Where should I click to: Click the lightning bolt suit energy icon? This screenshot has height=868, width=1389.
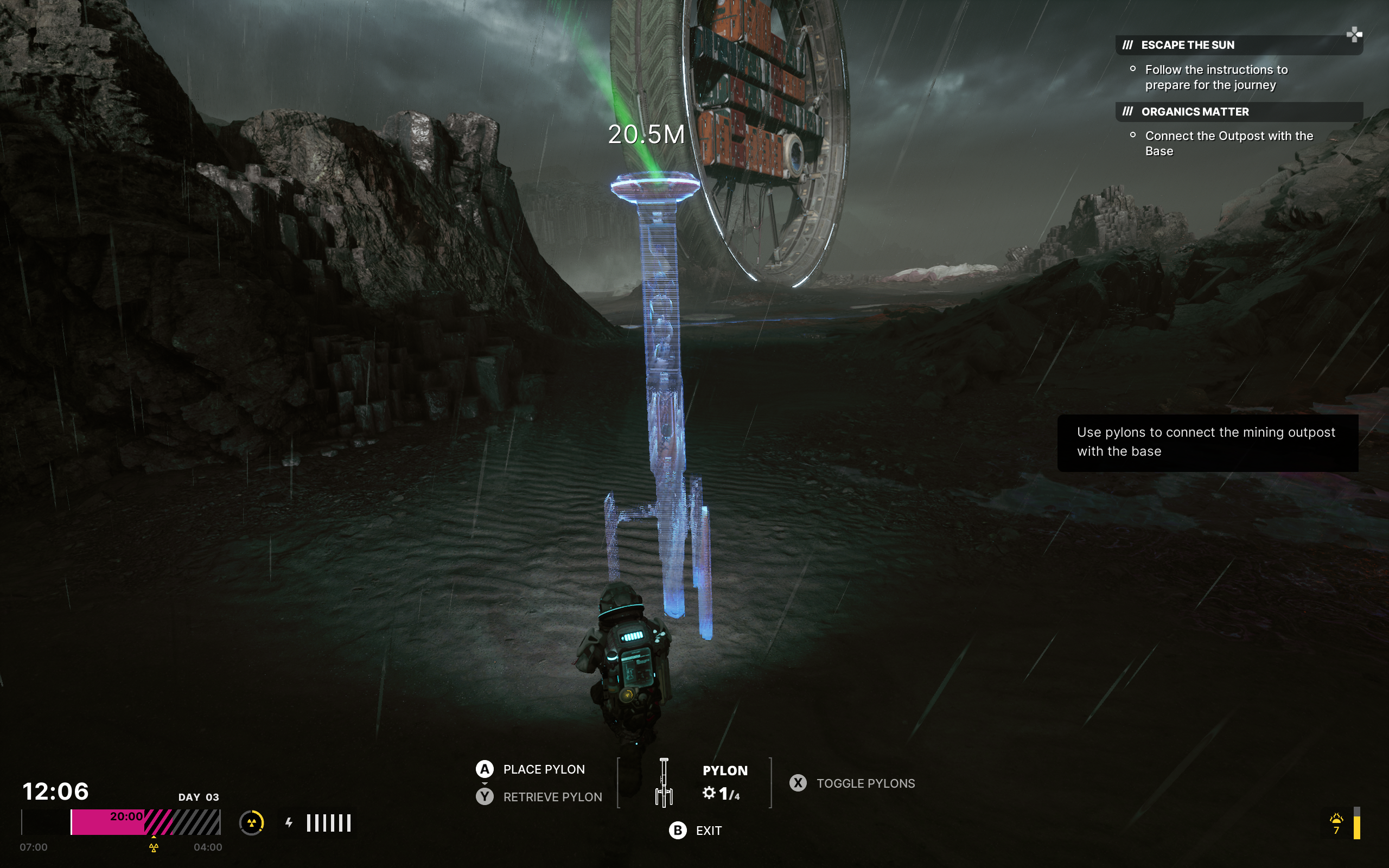point(289,822)
